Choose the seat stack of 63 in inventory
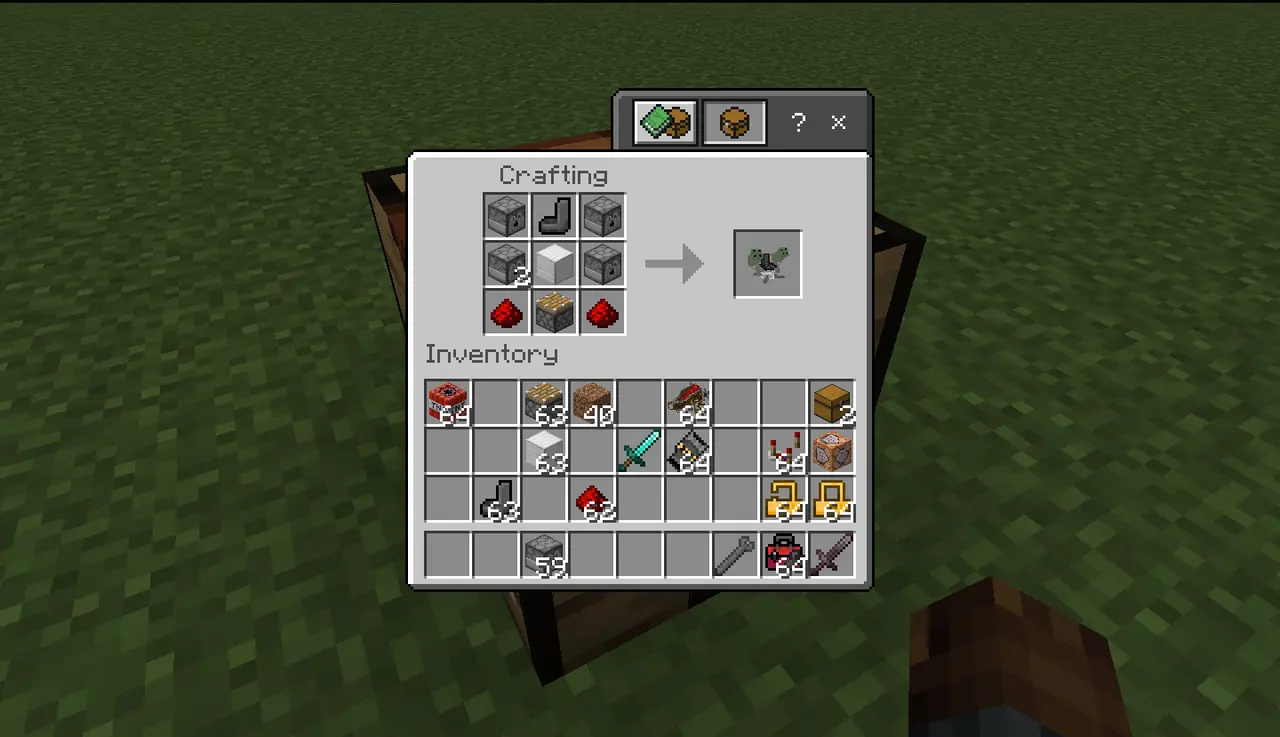Viewport: 1280px width, 737px height. coord(496,498)
